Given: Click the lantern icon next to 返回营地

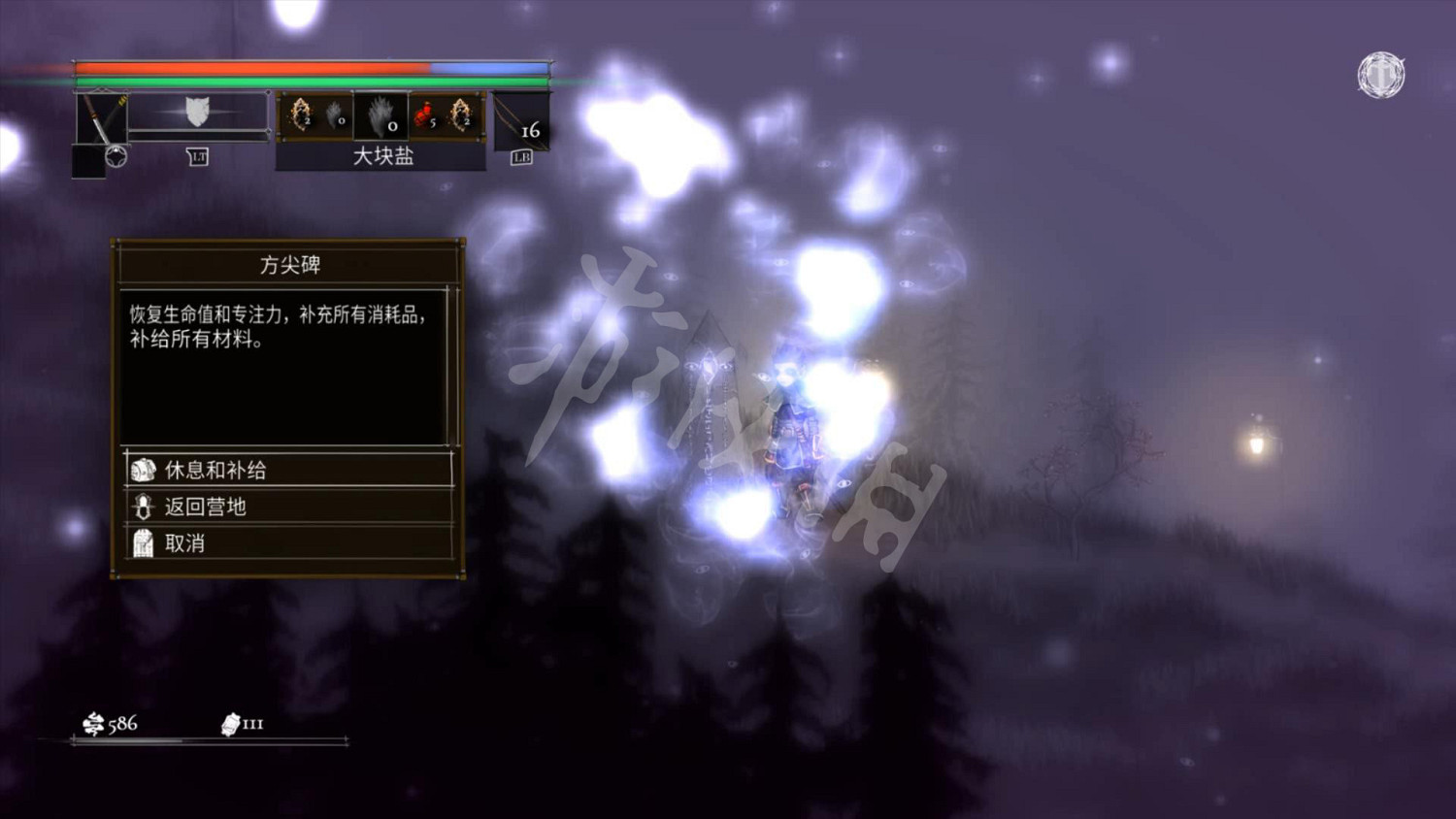Looking at the screenshot, I should (142, 506).
